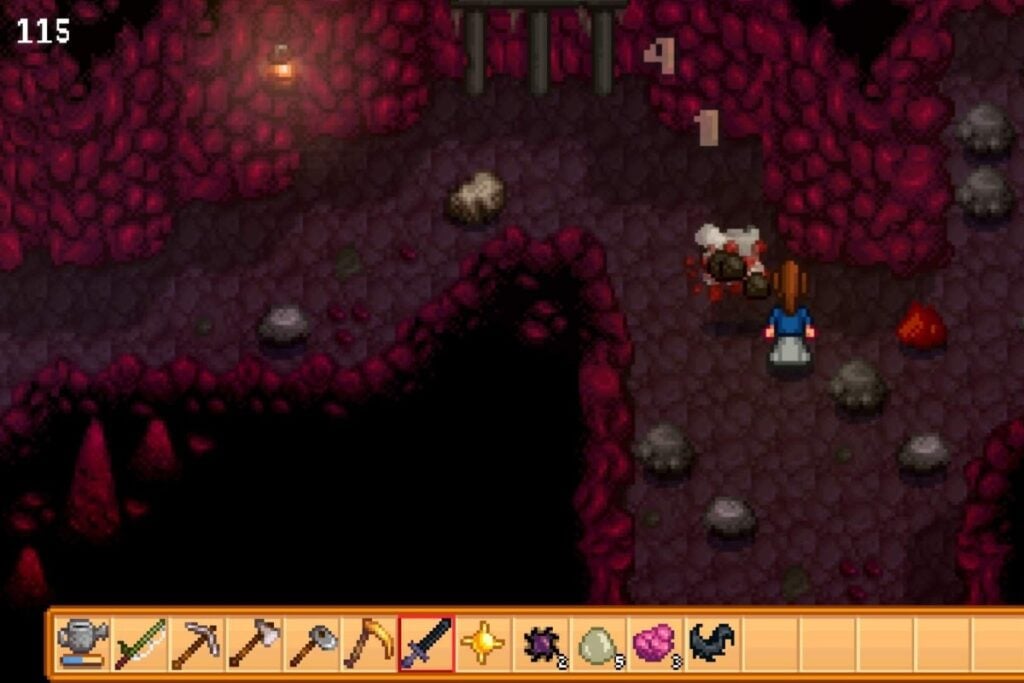Select the watering can slot
Screen dimensions: 1024x683
[82, 643]
